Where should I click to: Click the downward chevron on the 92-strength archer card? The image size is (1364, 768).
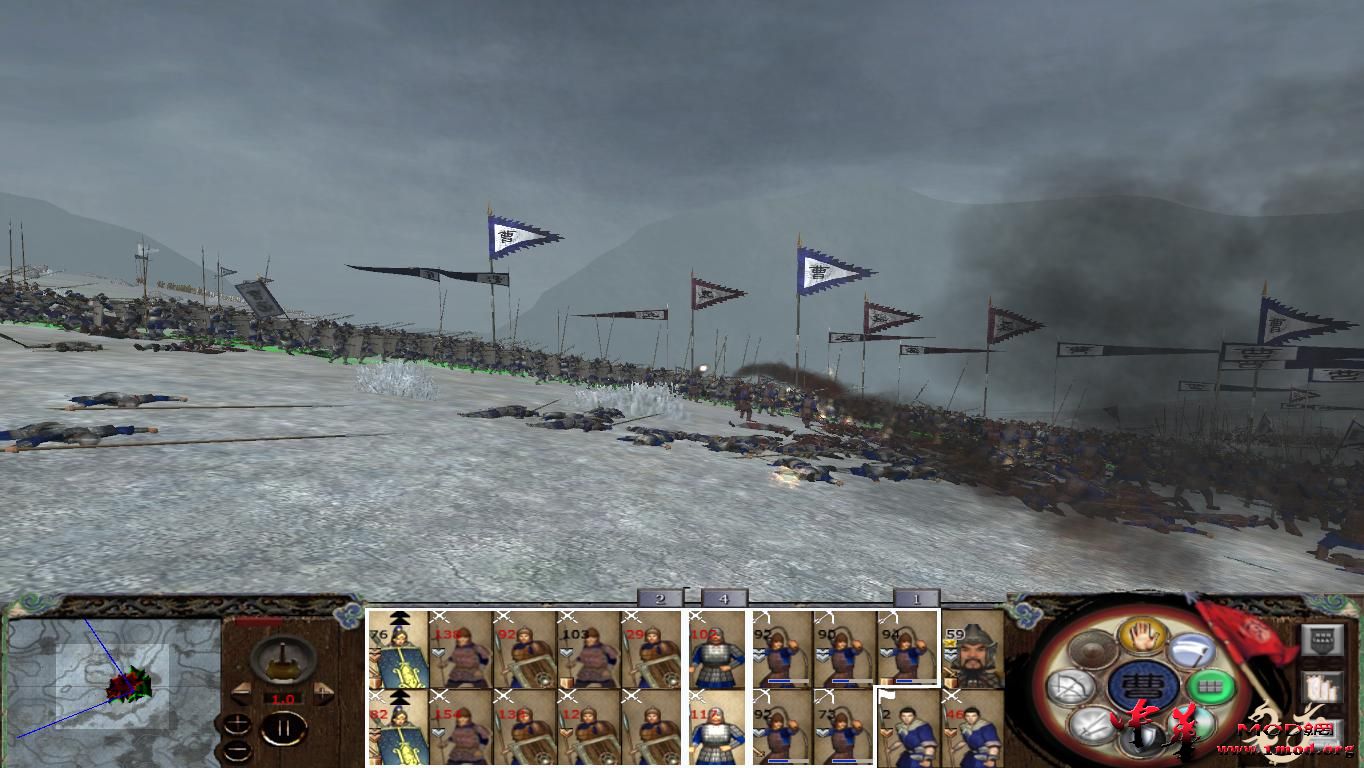point(758,653)
